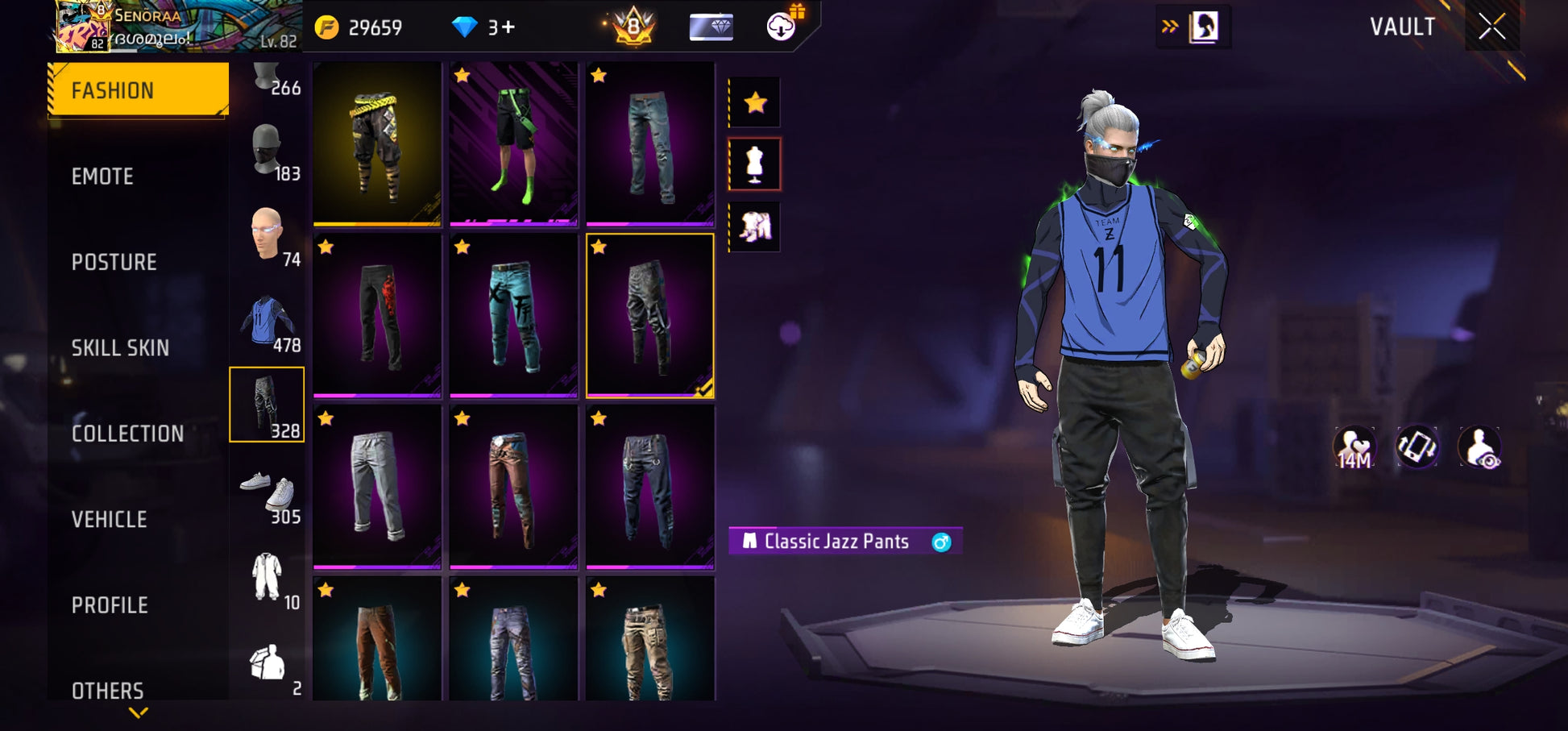Filter items by the star favorites icon

click(755, 102)
